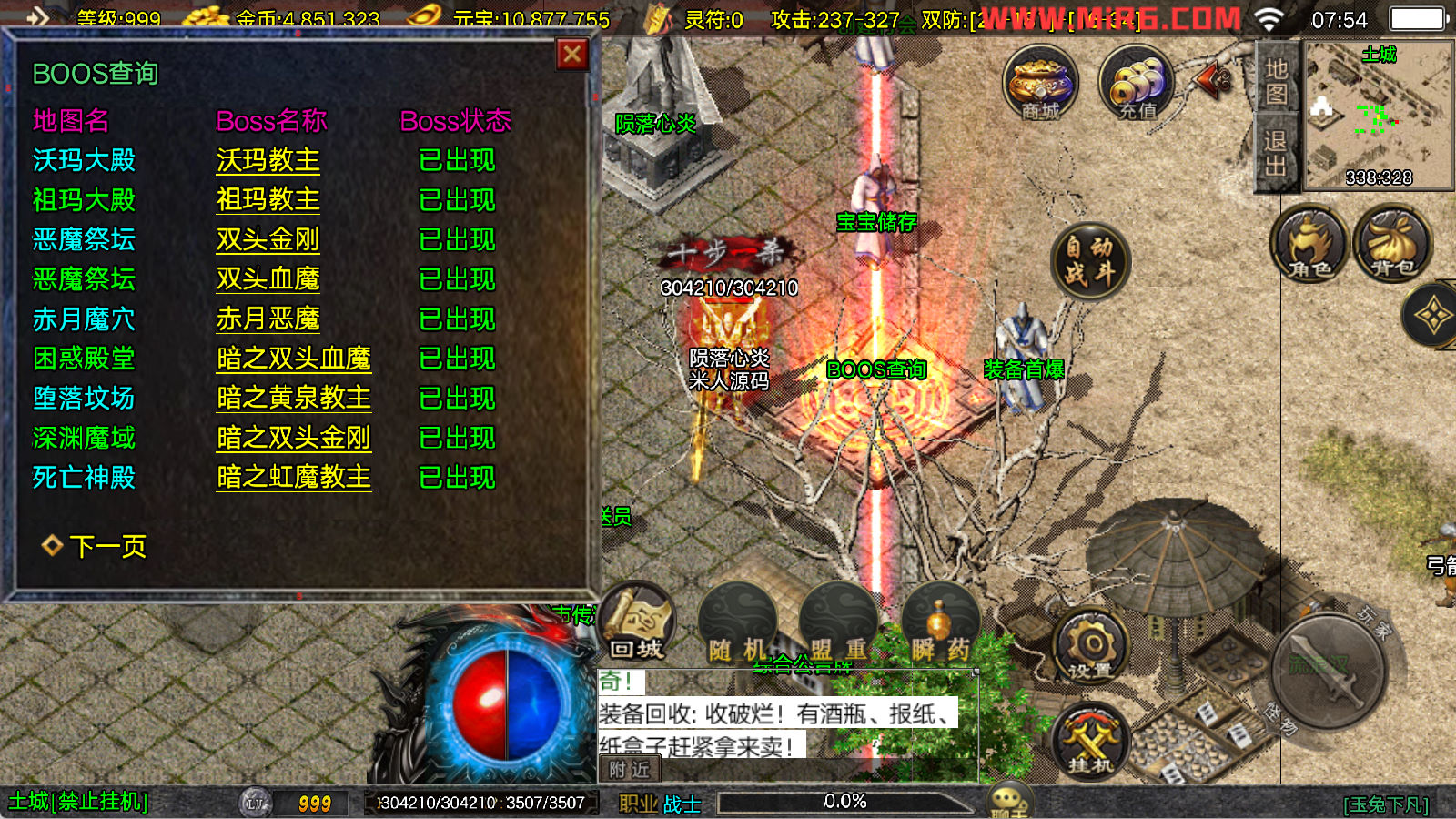Pick the 赤月恶魔 boss link
This screenshot has width=1456, height=819.
point(268,319)
